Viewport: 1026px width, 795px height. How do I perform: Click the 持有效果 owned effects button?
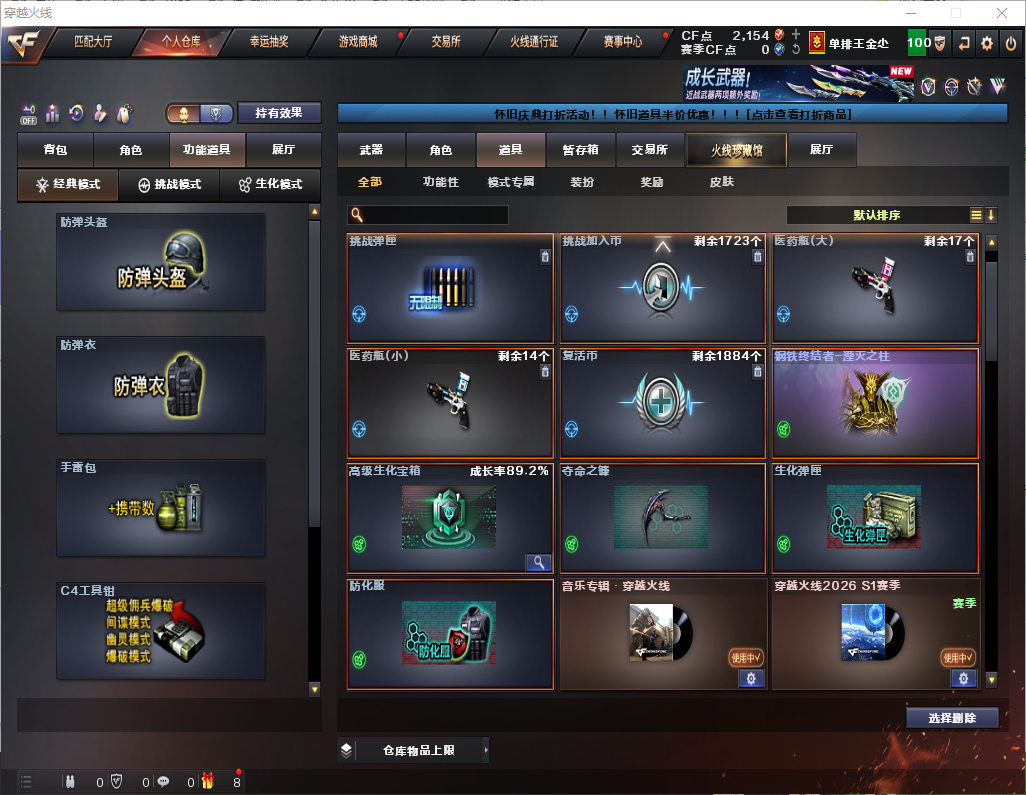click(279, 113)
